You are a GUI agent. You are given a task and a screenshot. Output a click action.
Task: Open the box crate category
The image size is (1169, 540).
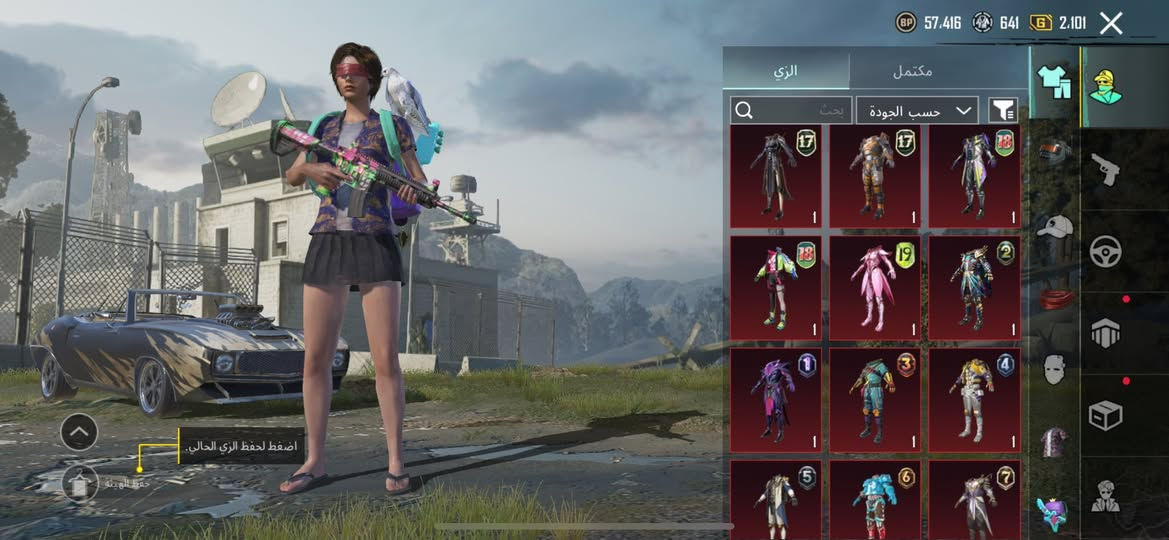(1104, 415)
